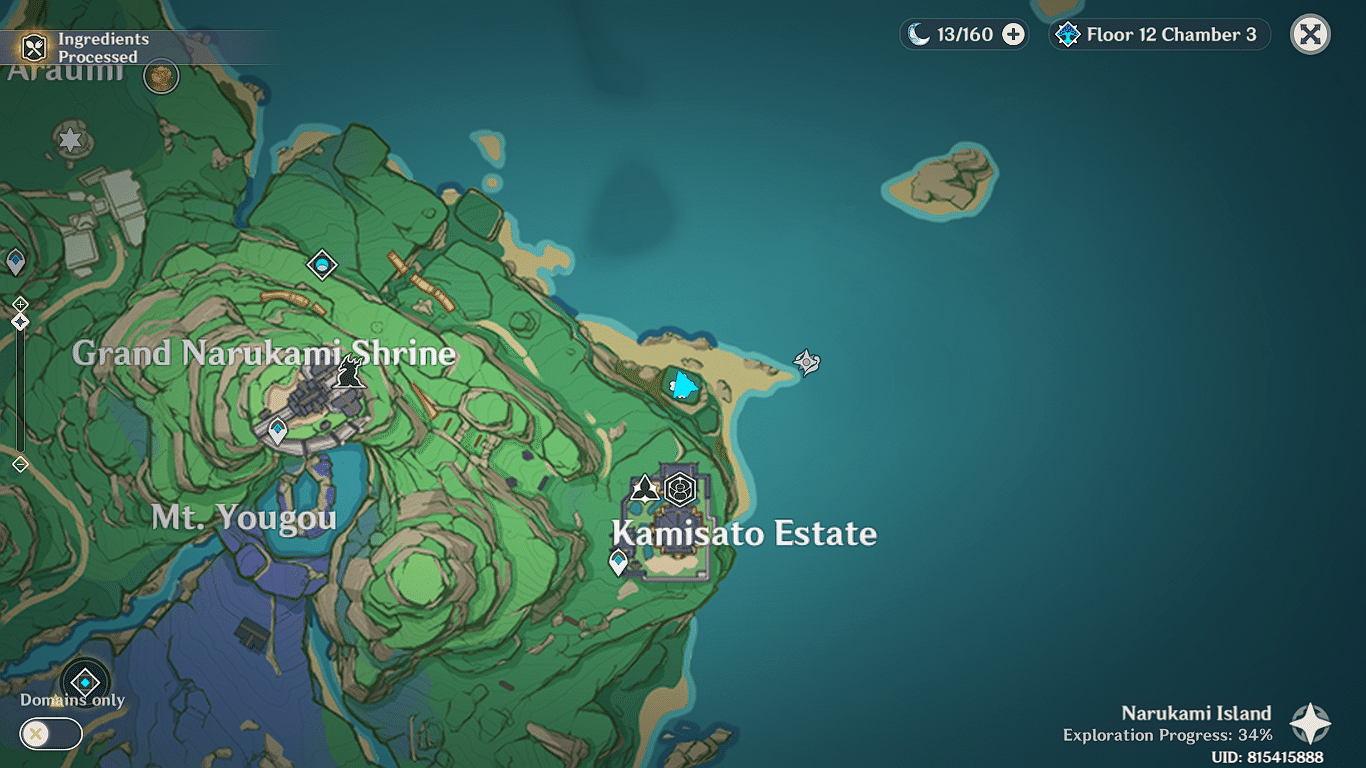This screenshot has width=1366, height=768.
Task: Click the map zoom-in plus button
Action: coord(20,303)
